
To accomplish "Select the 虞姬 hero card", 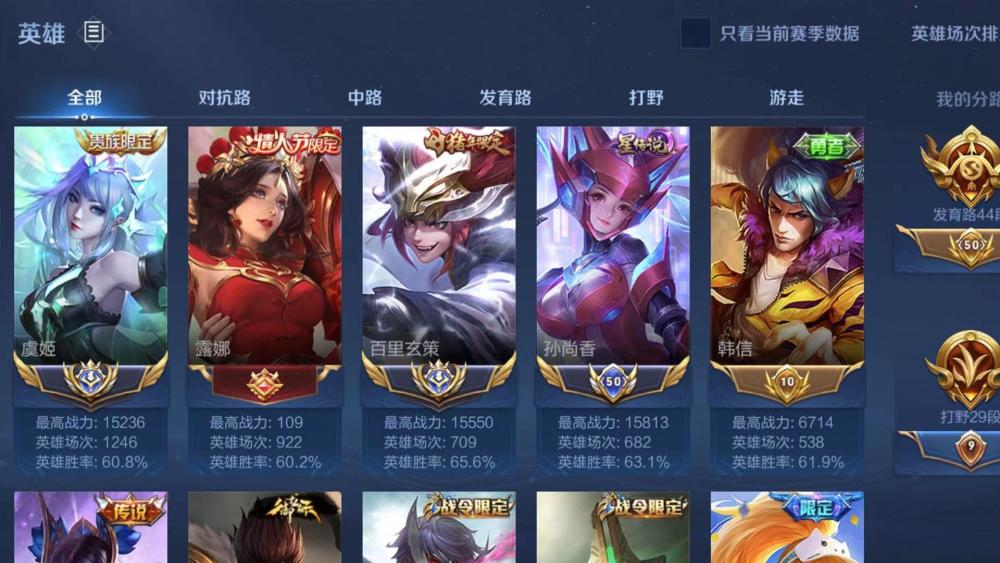I will click(90, 250).
